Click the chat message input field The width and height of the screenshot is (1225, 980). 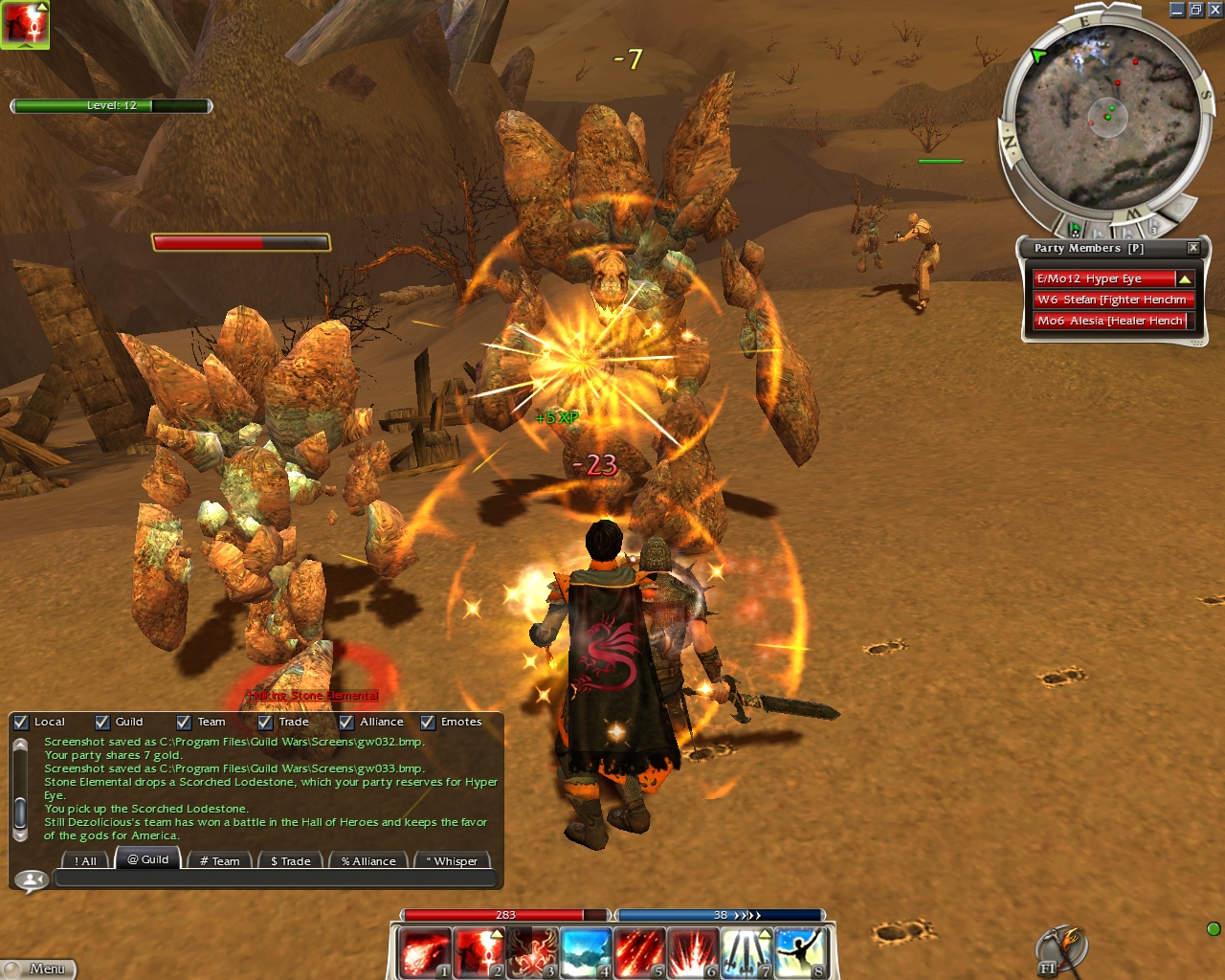point(276,879)
